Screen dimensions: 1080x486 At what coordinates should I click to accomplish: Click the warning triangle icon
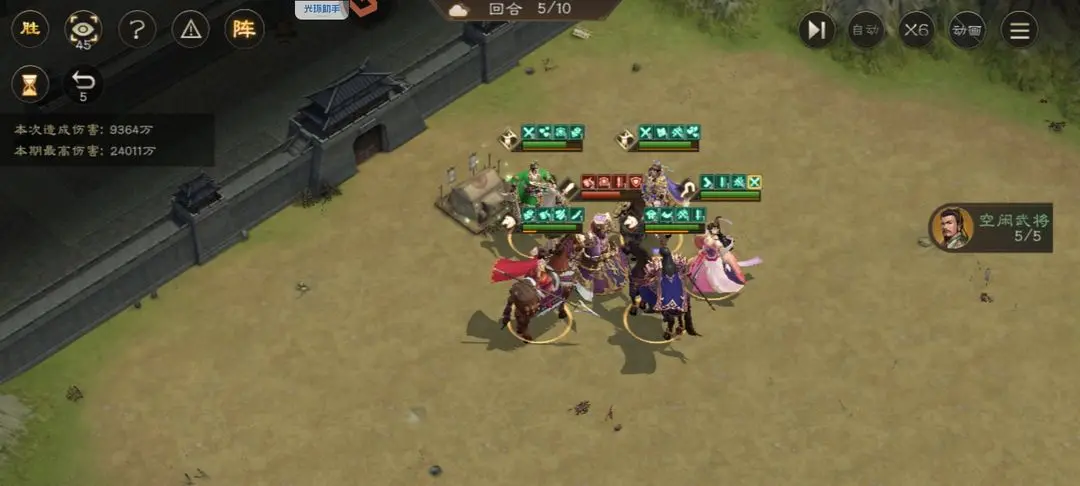[x=190, y=30]
